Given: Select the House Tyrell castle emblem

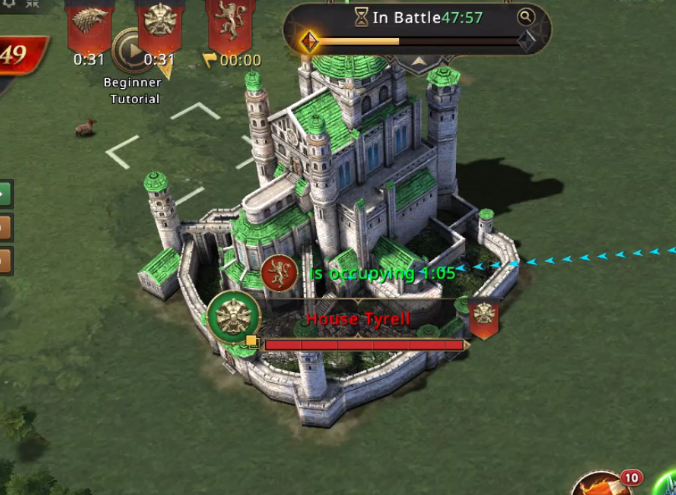Looking at the screenshot, I should pyautogui.click(x=234, y=318).
